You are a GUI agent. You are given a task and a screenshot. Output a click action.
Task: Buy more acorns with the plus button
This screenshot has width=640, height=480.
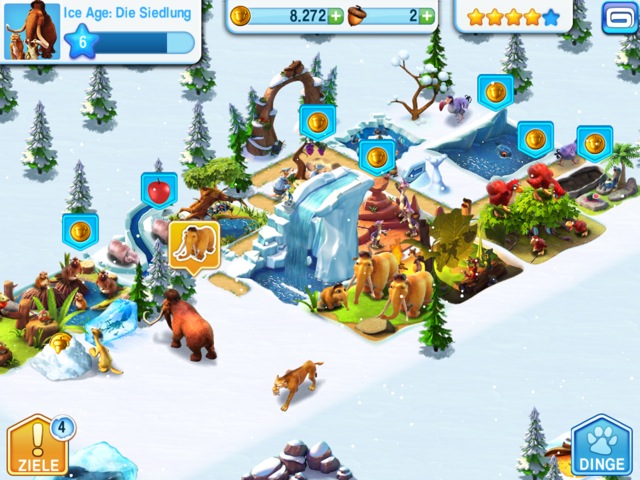point(427,16)
